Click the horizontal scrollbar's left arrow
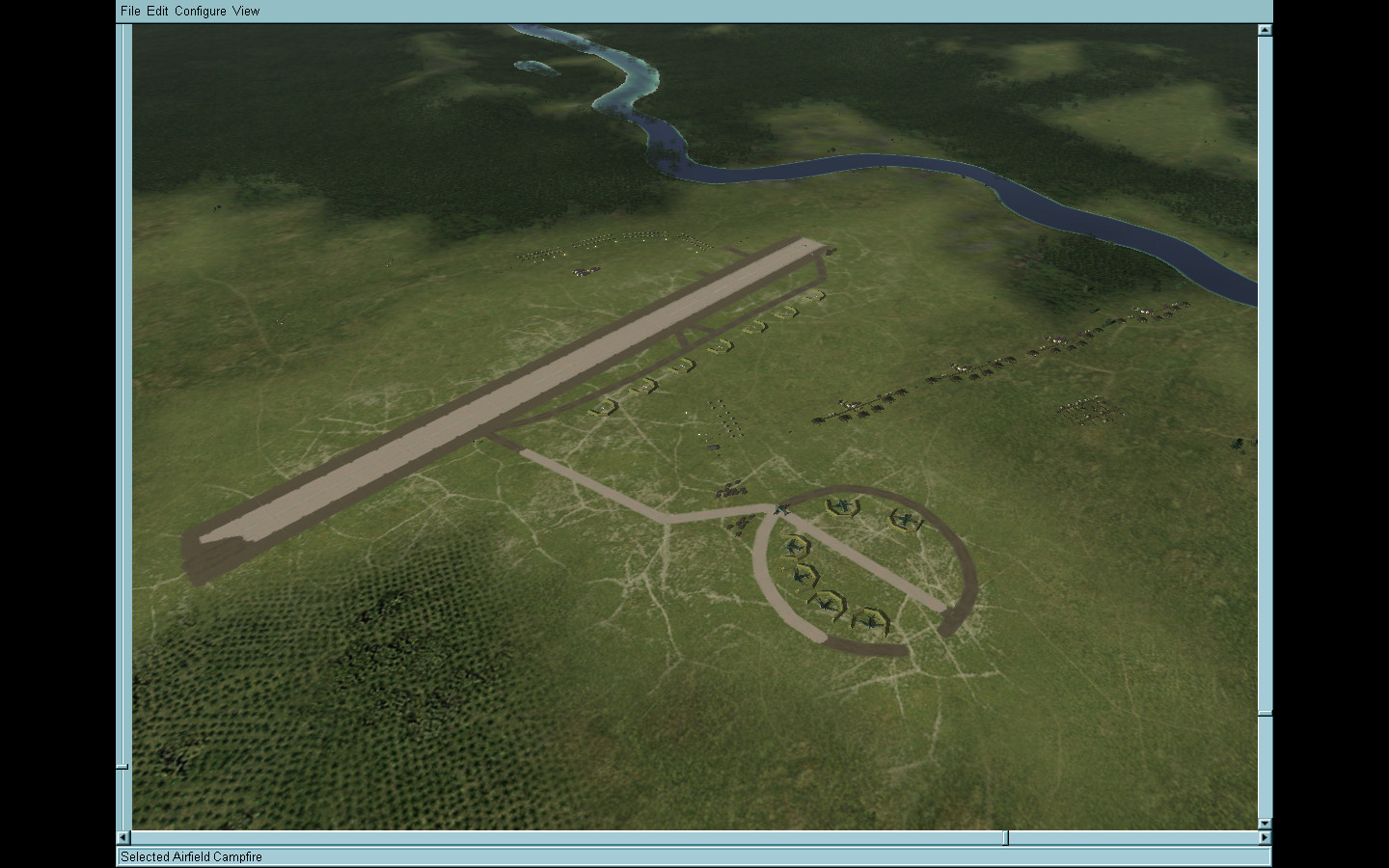This screenshot has height=868, width=1389. pos(123,837)
